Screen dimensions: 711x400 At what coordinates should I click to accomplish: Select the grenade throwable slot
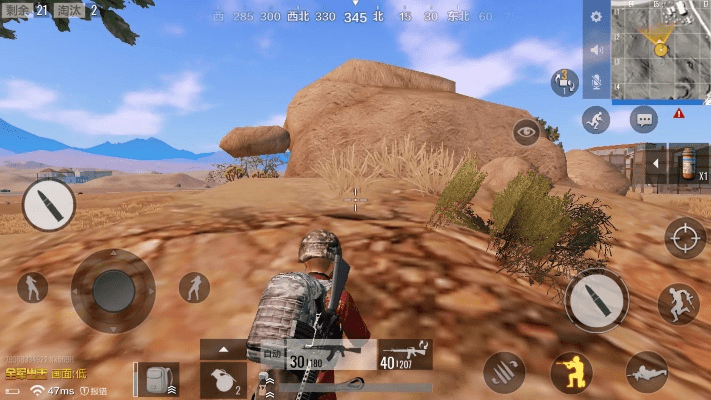(x=223, y=380)
